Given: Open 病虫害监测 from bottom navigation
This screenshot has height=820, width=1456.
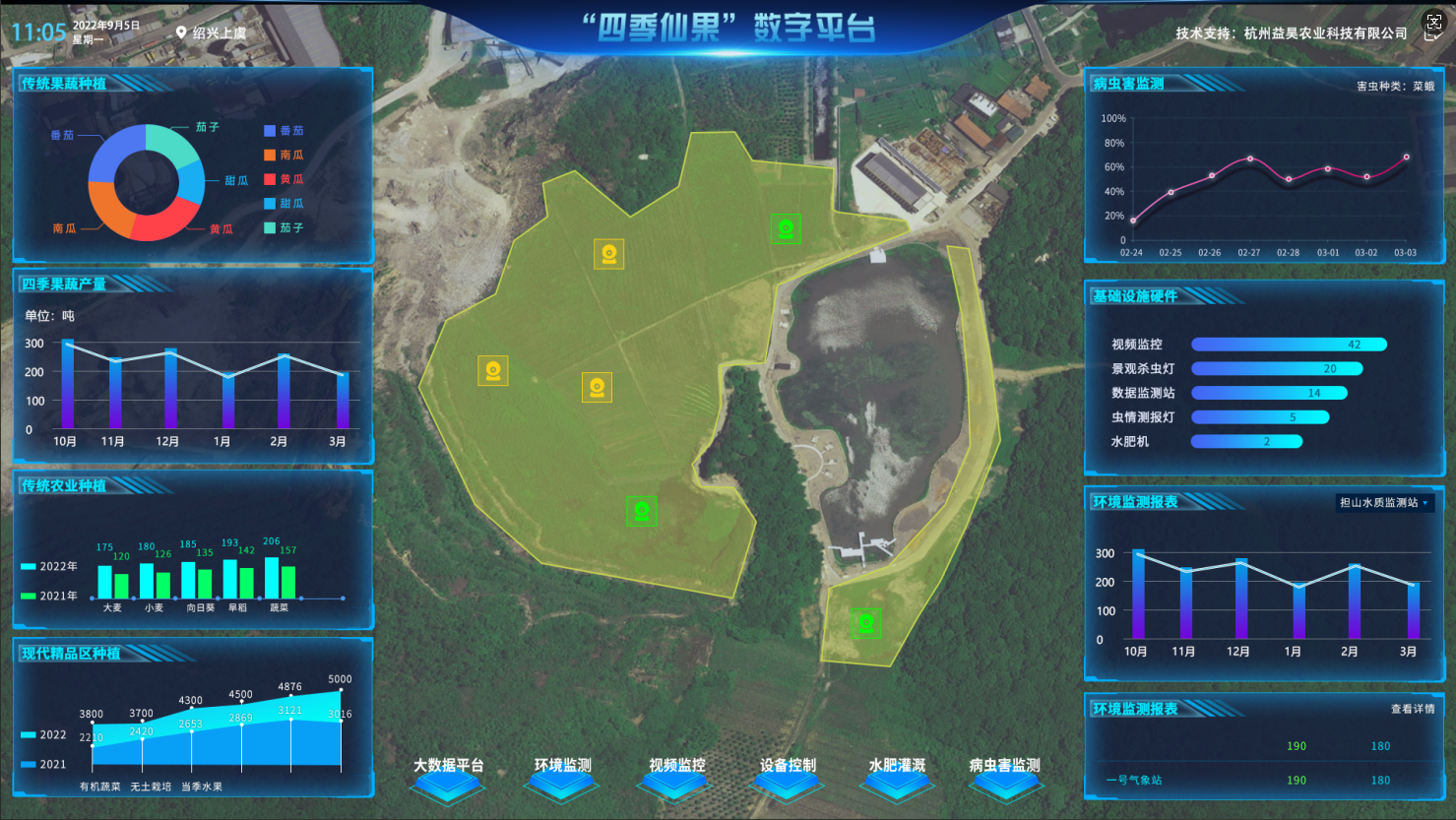Looking at the screenshot, I should (1004, 774).
